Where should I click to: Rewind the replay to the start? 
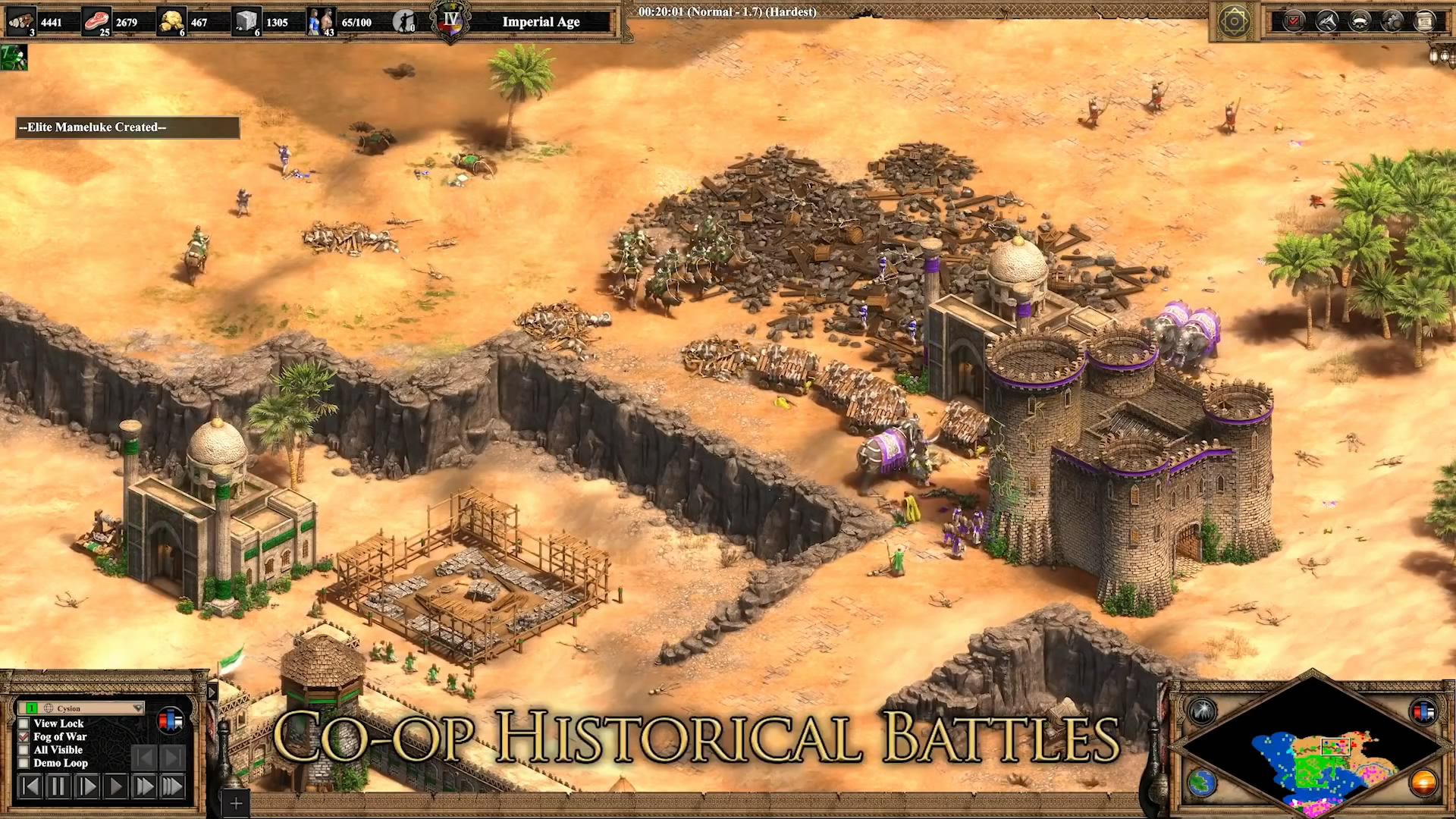(30, 786)
